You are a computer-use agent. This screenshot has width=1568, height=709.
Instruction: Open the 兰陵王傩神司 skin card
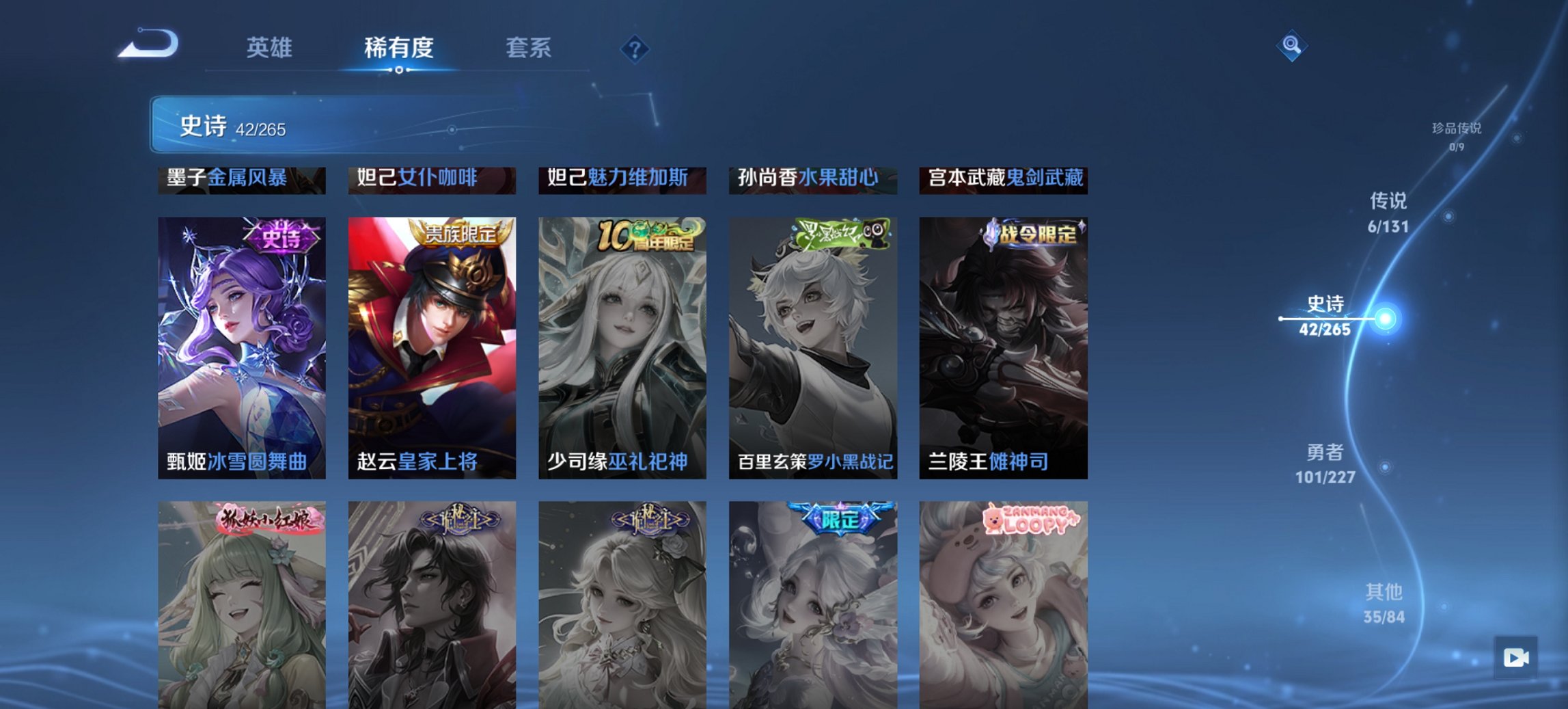tap(1004, 345)
